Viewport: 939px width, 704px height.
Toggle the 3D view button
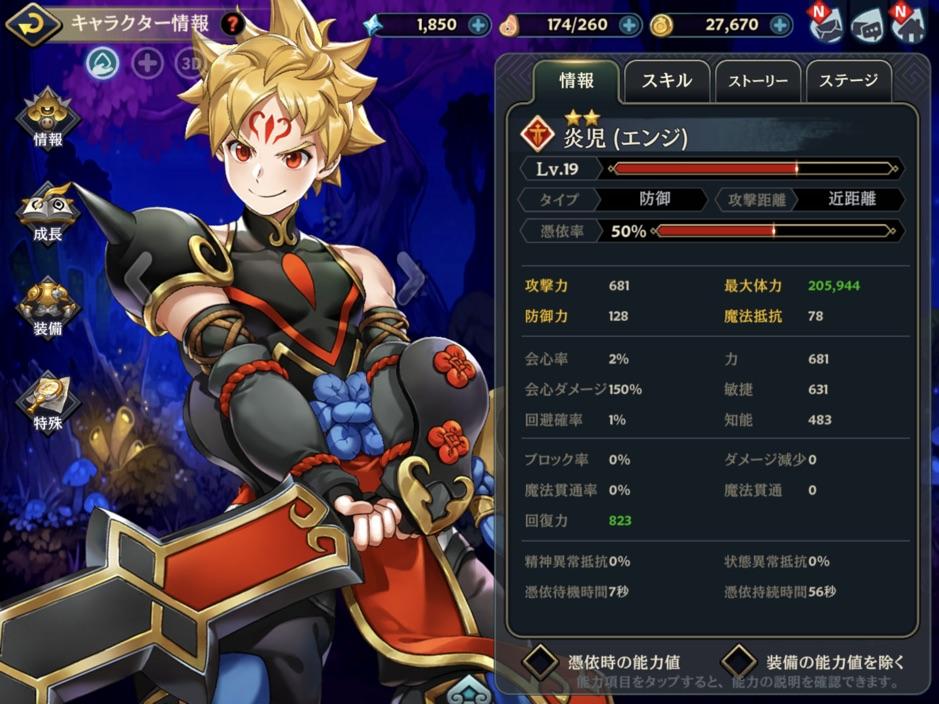(x=189, y=64)
